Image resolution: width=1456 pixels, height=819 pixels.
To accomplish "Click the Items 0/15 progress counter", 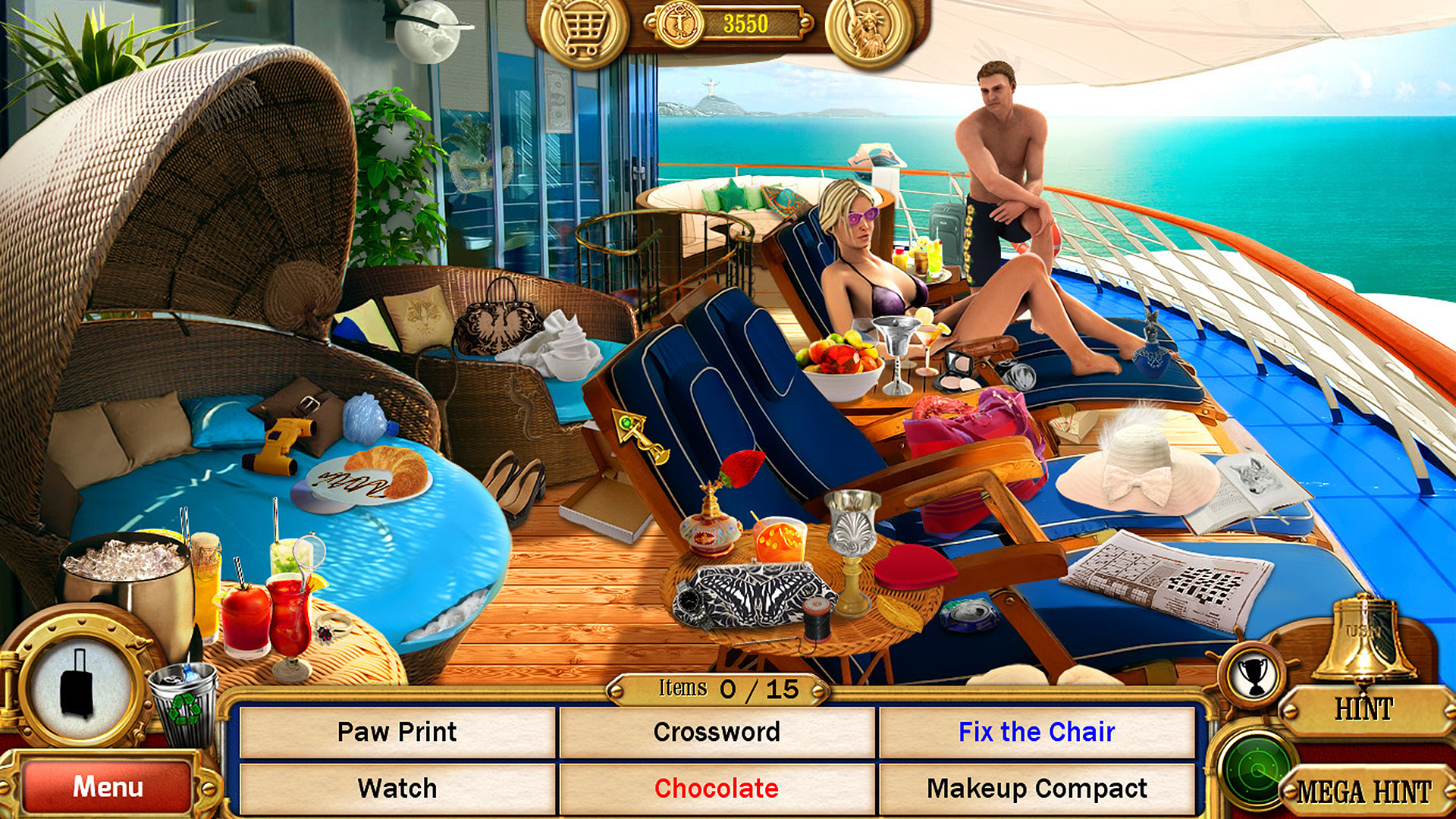I will [719, 689].
